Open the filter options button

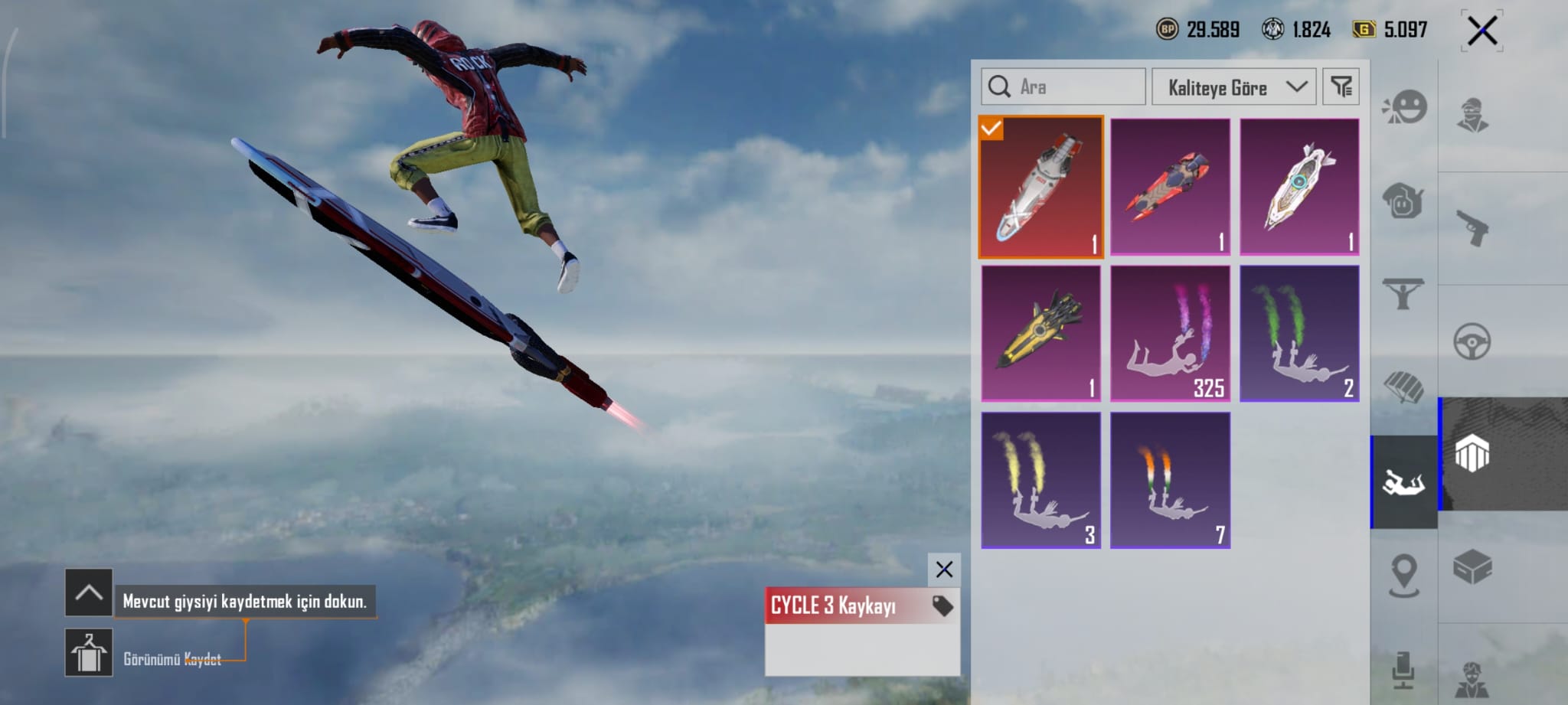(x=1341, y=86)
